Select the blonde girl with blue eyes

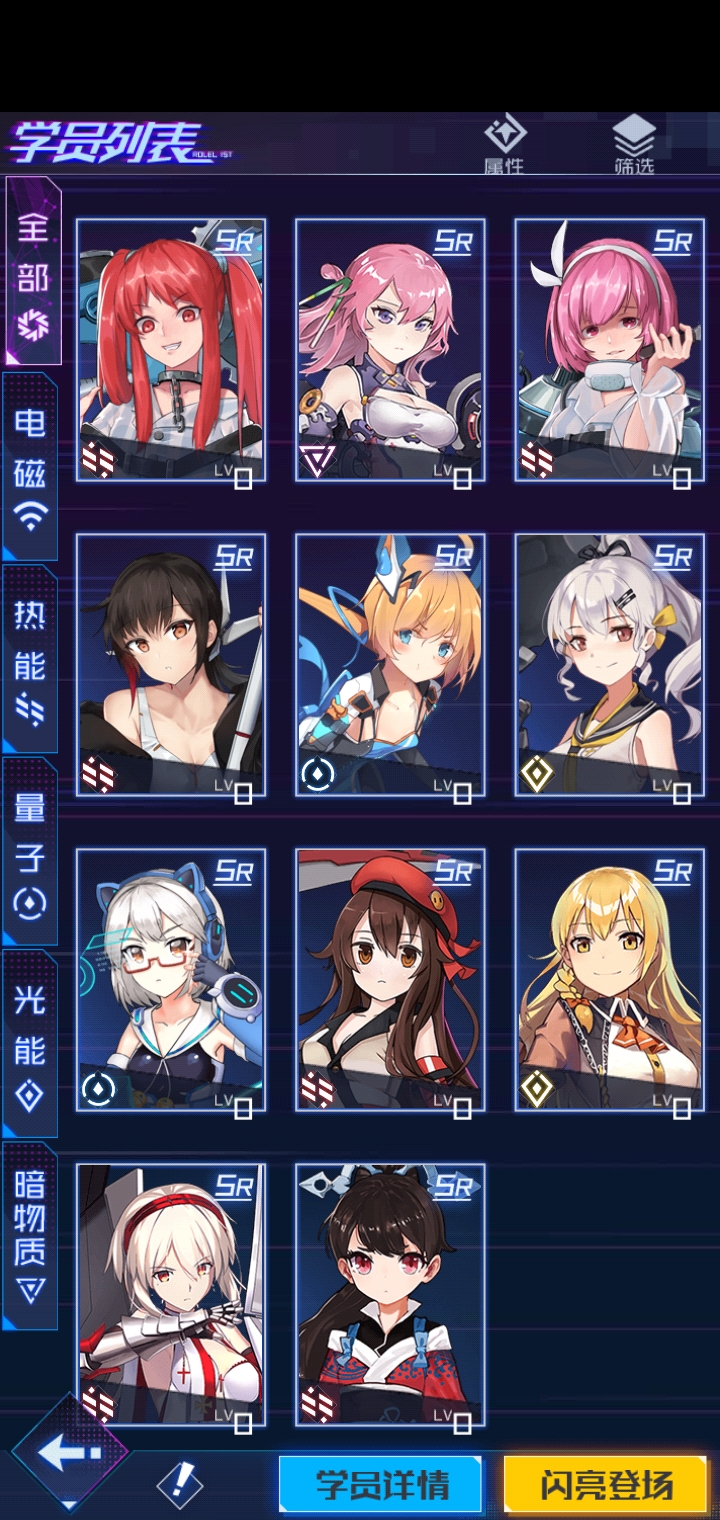point(390,665)
